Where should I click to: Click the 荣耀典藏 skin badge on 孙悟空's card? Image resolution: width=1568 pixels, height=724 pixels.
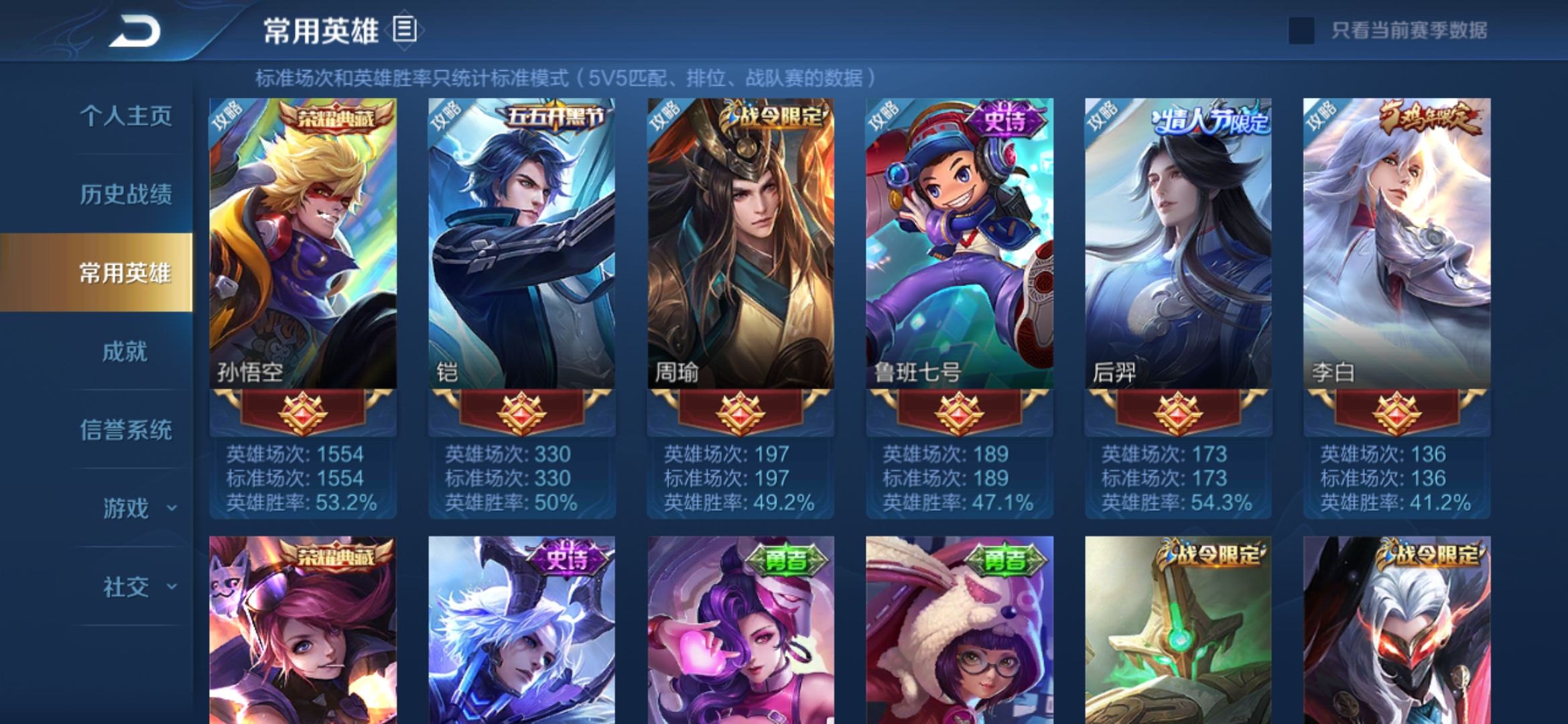coord(335,117)
